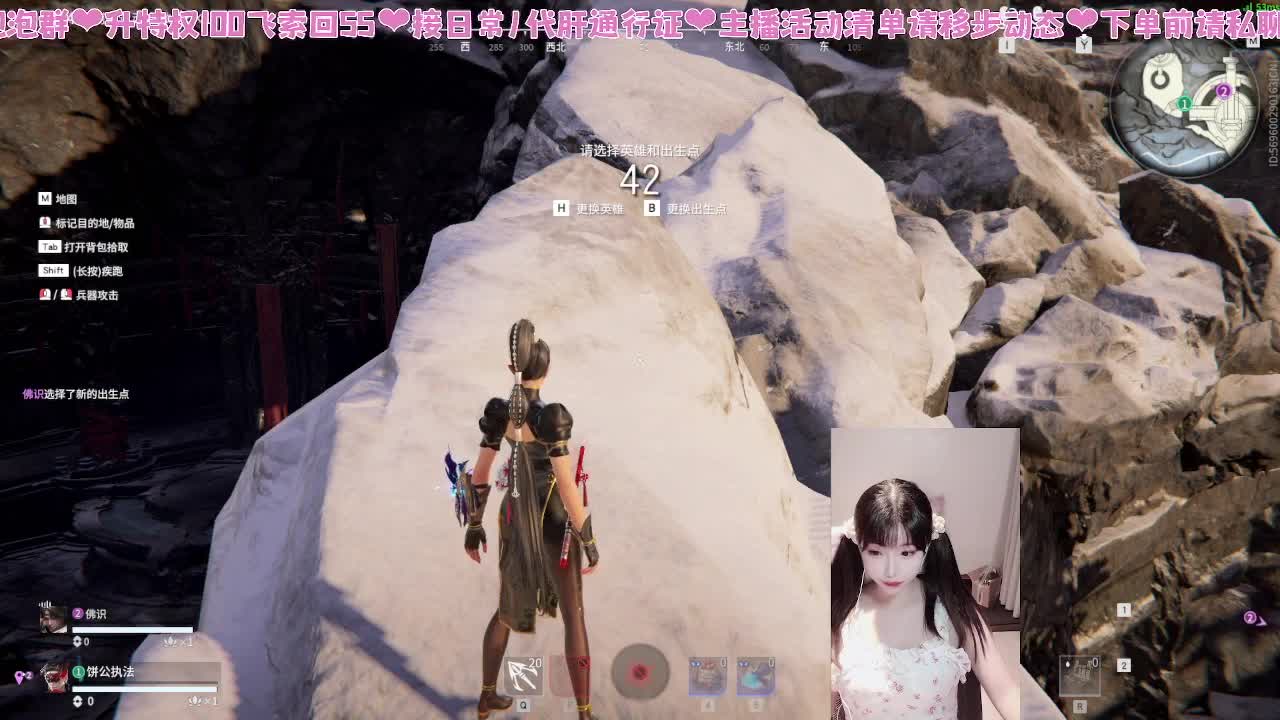Click the mouse icon beside 标记目的地/物品
Screen dimensions: 1280x720
click(45, 223)
